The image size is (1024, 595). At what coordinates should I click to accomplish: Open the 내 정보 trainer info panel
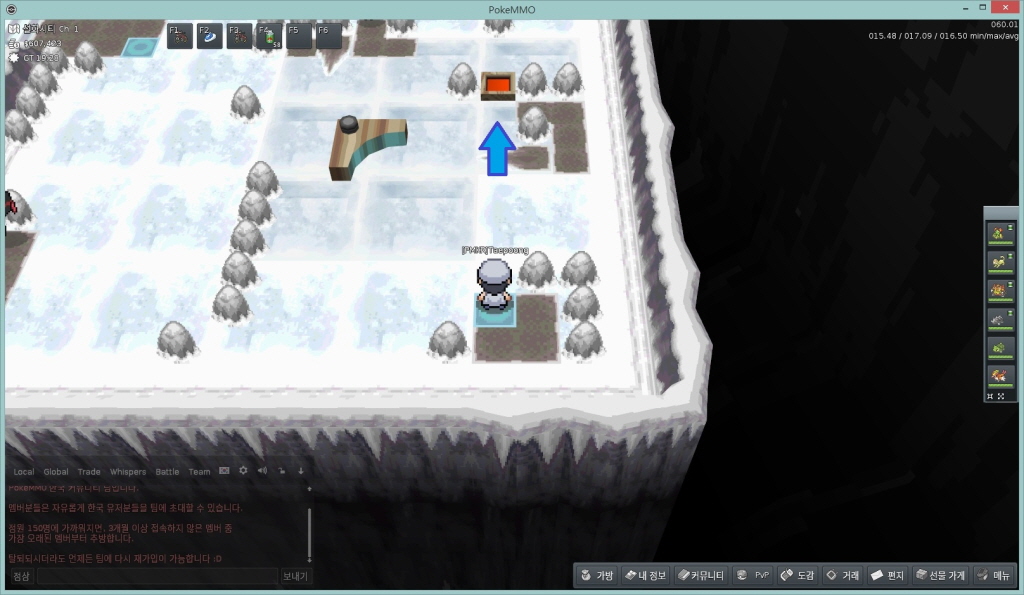point(643,575)
